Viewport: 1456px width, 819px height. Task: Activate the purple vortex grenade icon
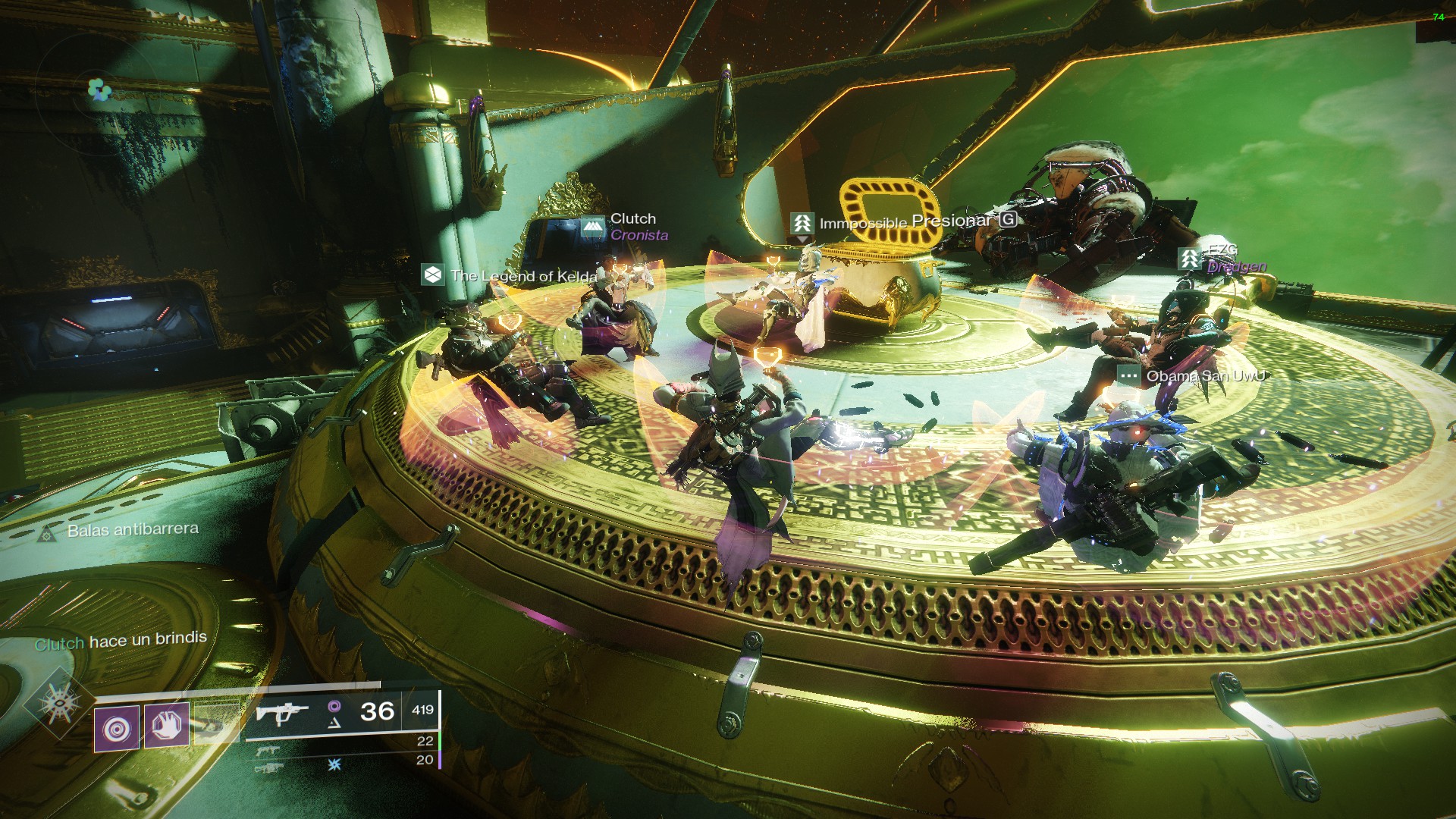pos(117,728)
